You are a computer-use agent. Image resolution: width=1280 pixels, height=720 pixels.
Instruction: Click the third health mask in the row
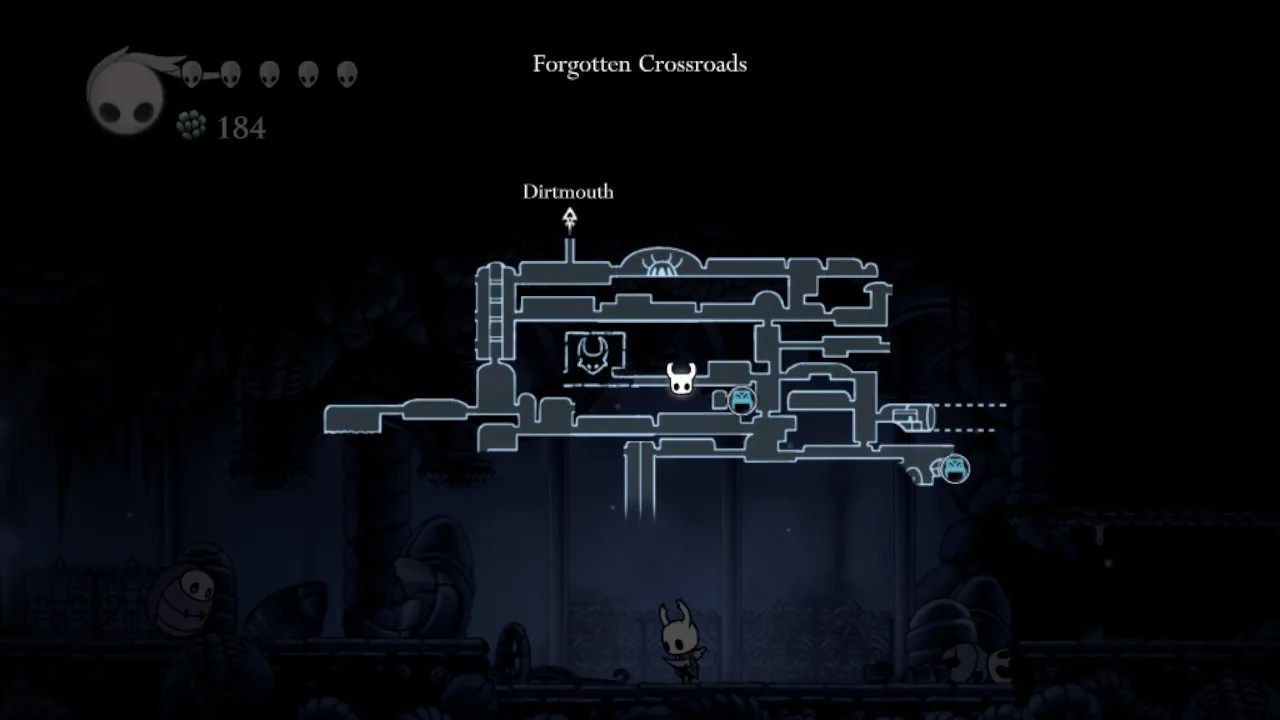272,73
